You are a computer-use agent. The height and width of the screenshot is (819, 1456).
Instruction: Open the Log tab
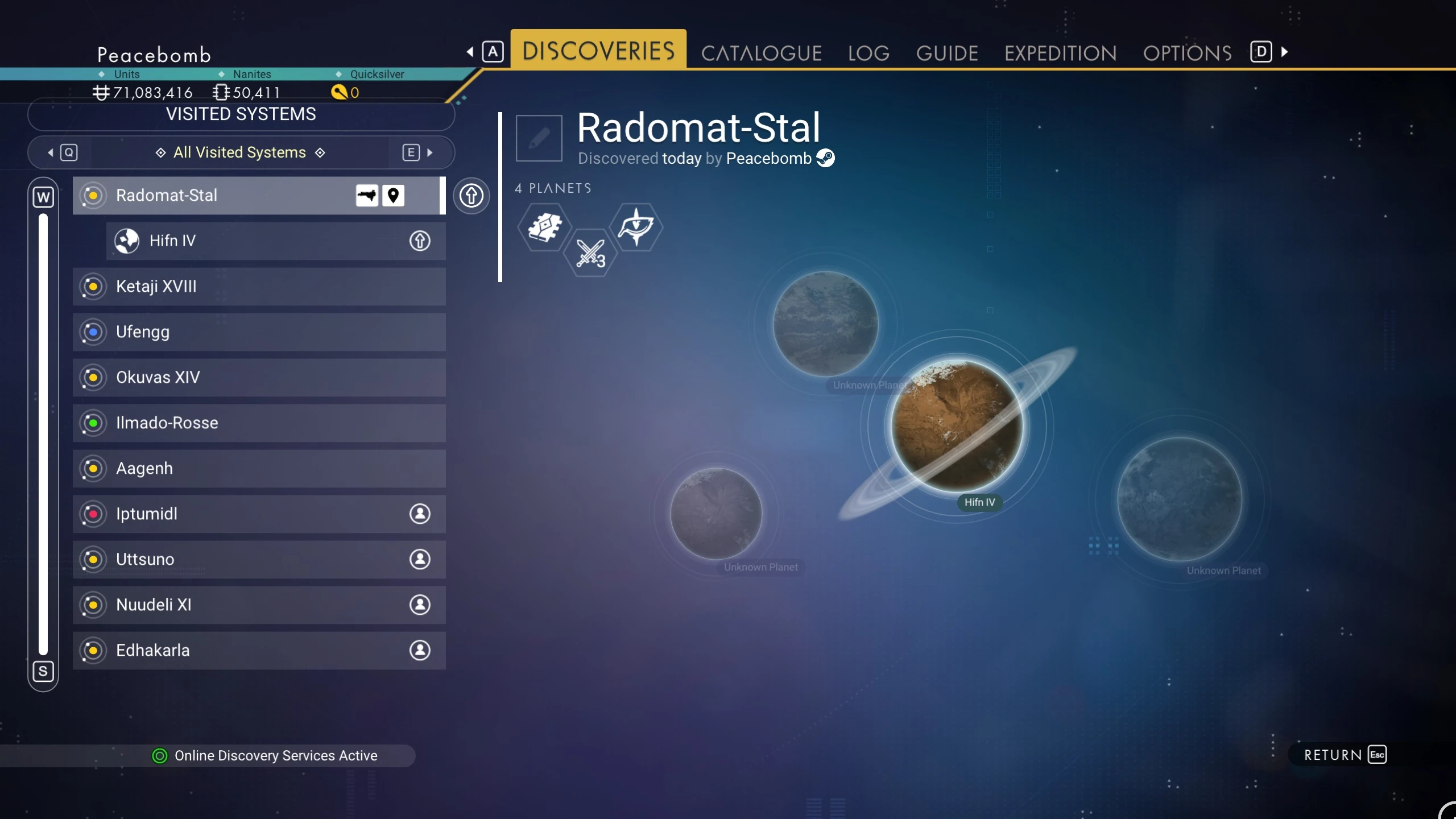(x=868, y=53)
